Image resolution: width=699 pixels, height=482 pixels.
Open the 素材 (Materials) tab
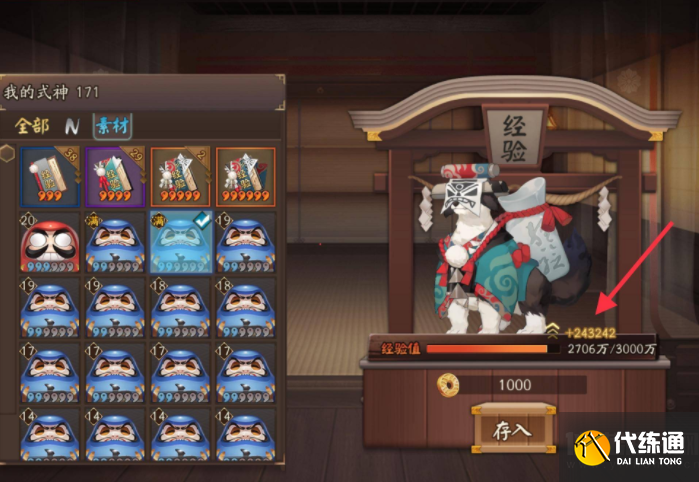112,126
